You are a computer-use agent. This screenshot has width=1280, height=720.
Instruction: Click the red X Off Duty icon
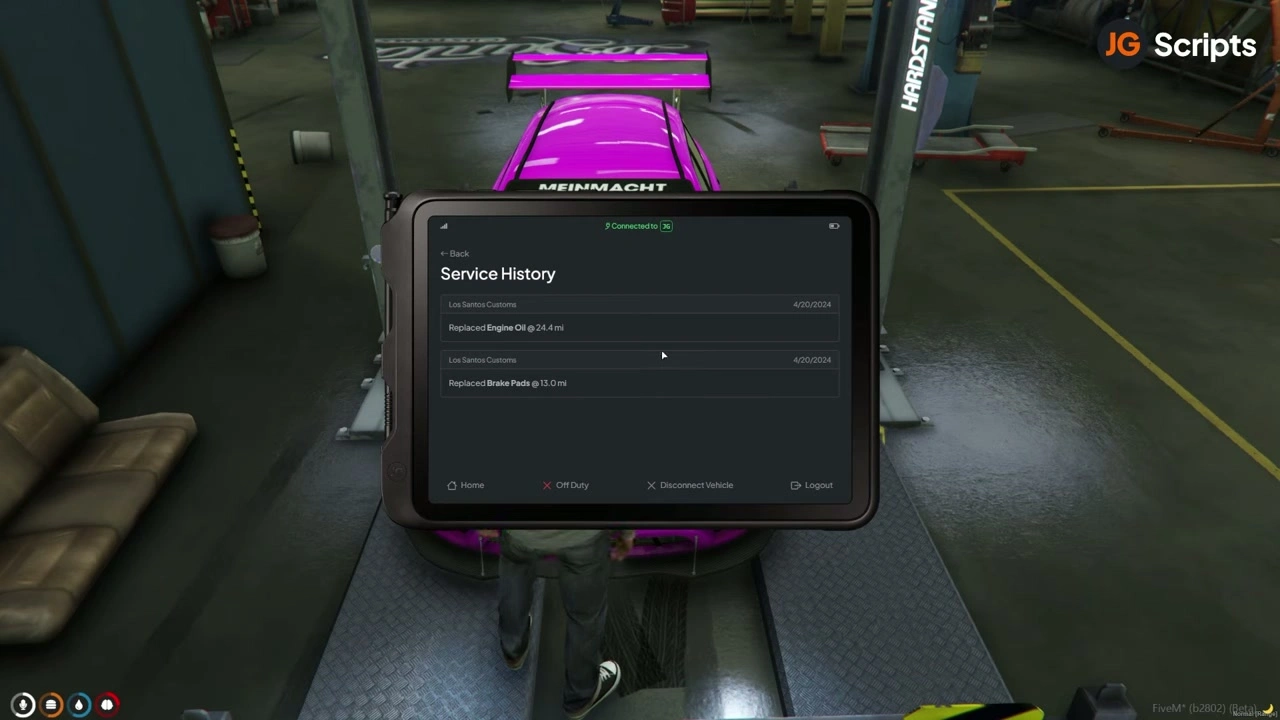tap(547, 485)
